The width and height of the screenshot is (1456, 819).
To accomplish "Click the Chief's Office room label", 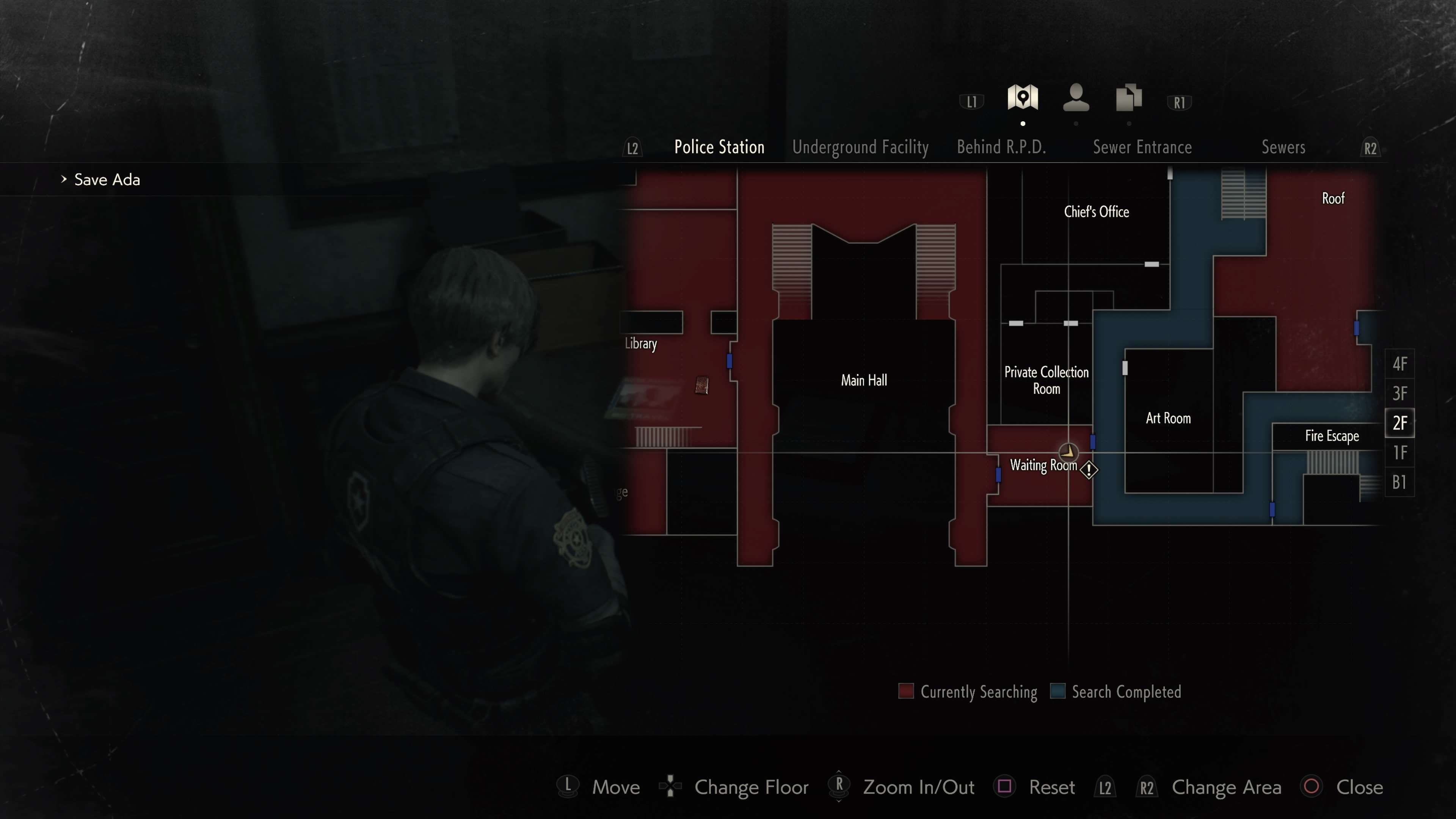I will [1096, 212].
